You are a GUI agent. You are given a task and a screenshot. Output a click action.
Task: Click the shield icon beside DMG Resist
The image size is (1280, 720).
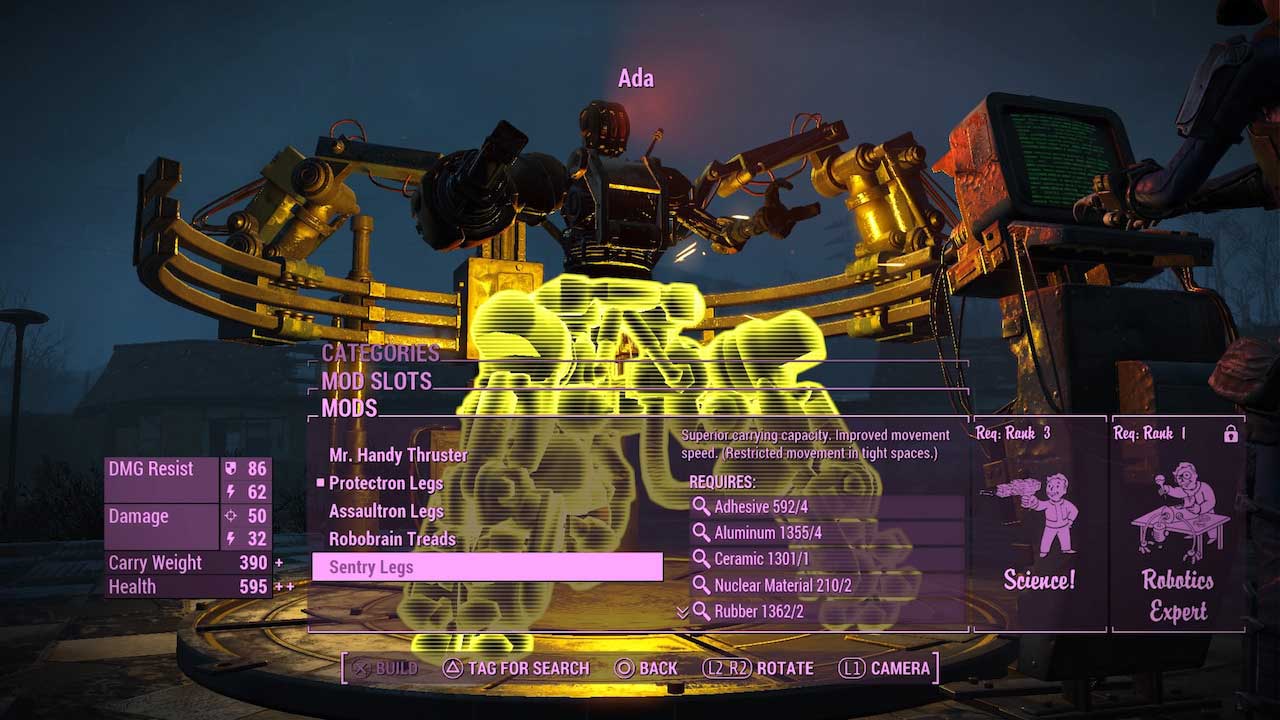pyautogui.click(x=231, y=470)
